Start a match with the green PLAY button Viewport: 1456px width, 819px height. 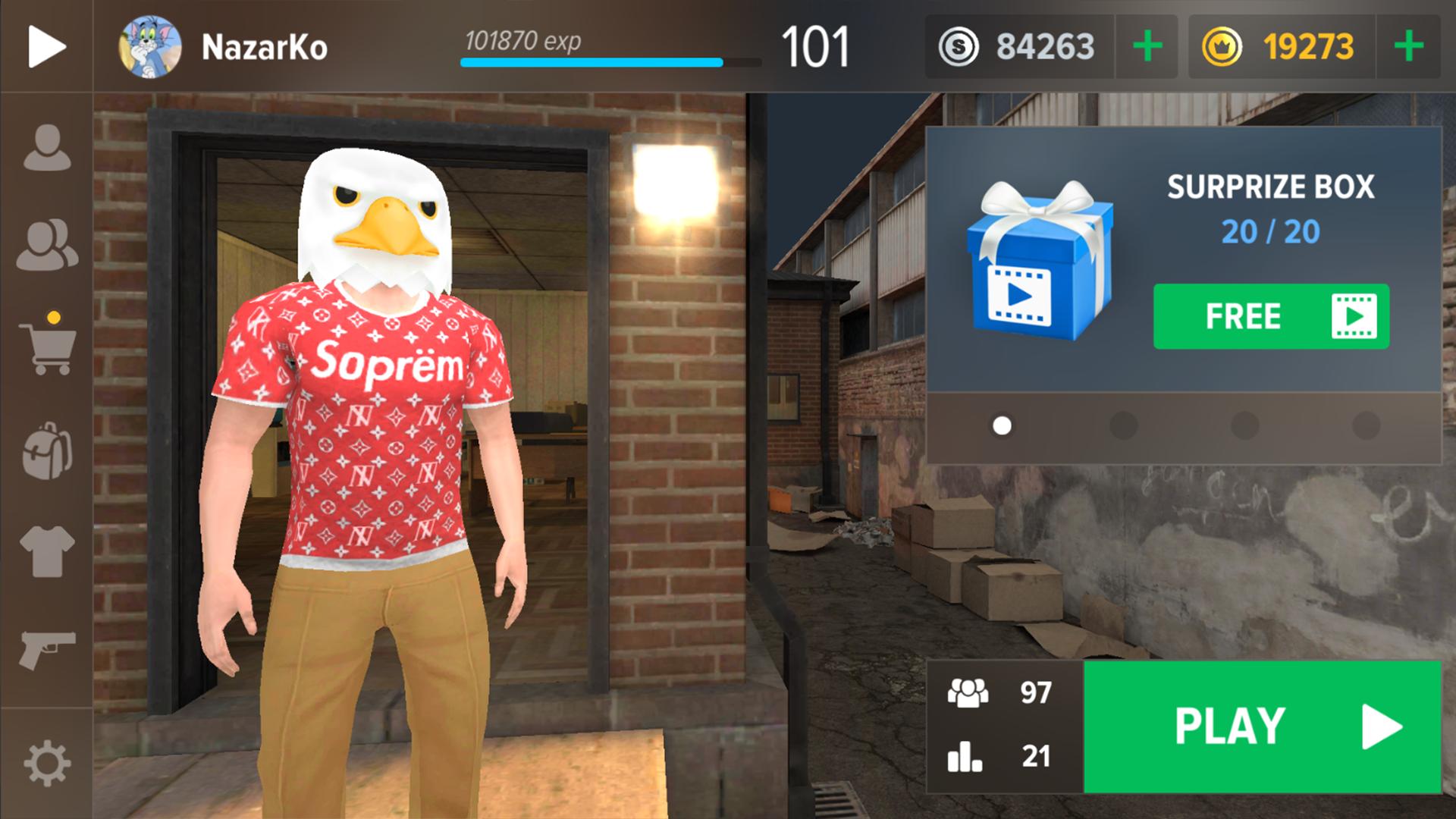pos(1262,726)
